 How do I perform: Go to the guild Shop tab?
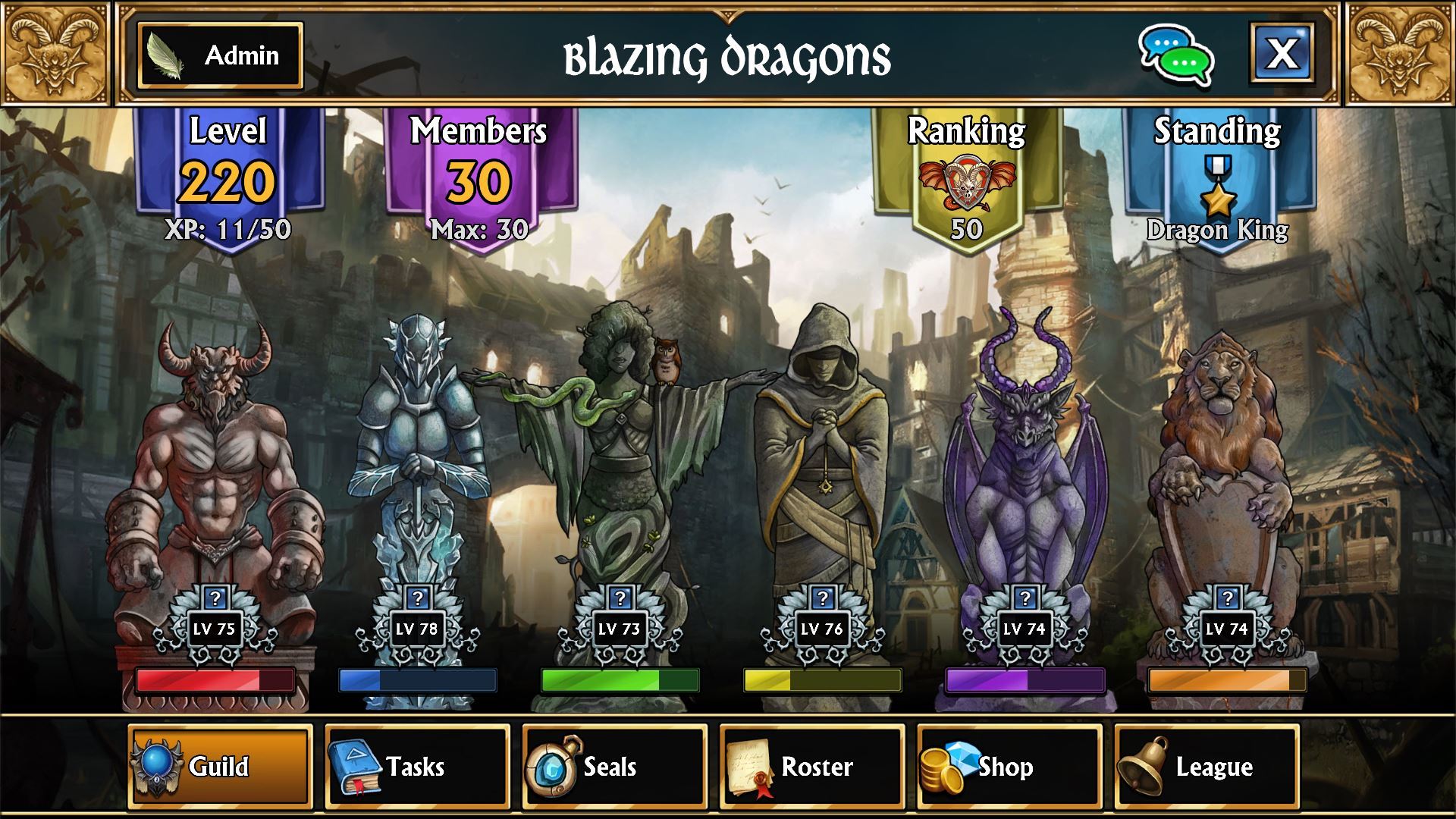tap(1009, 767)
